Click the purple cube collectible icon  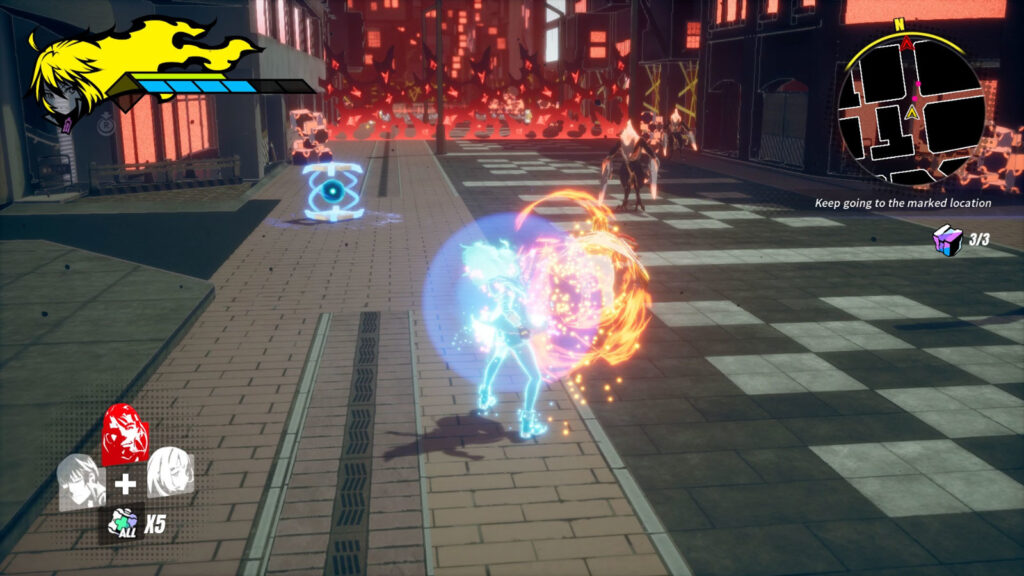point(946,240)
